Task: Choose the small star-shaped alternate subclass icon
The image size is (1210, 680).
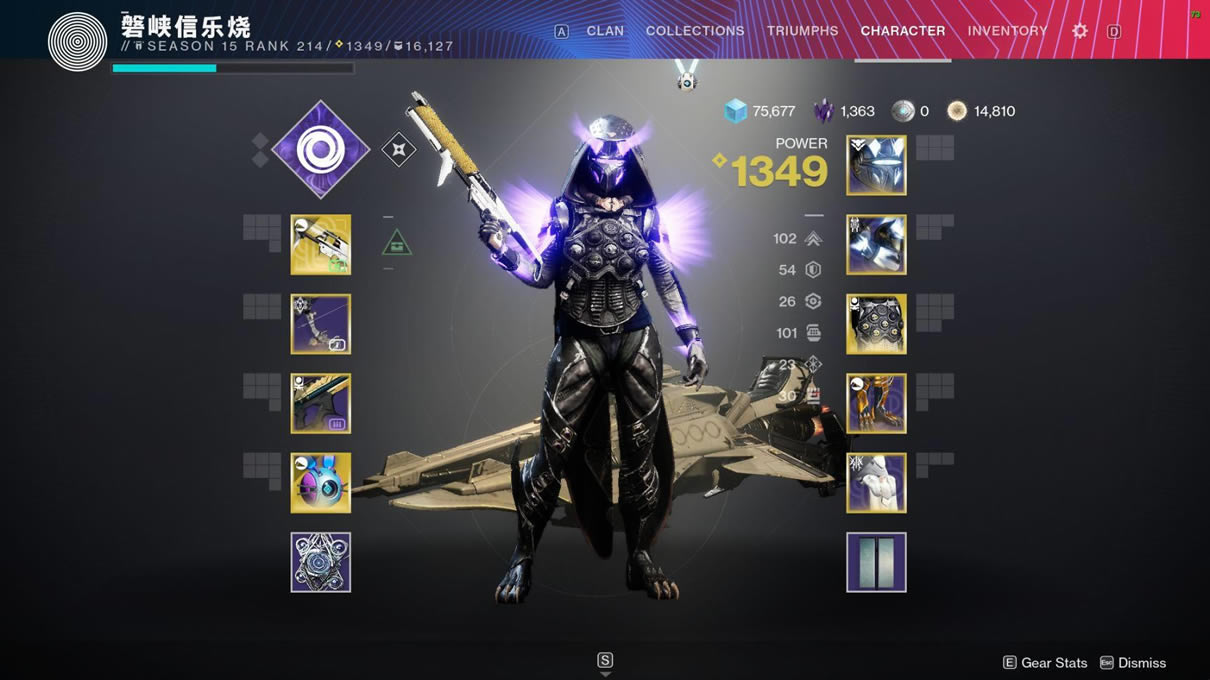Action: pyautogui.click(x=398, y=150)
